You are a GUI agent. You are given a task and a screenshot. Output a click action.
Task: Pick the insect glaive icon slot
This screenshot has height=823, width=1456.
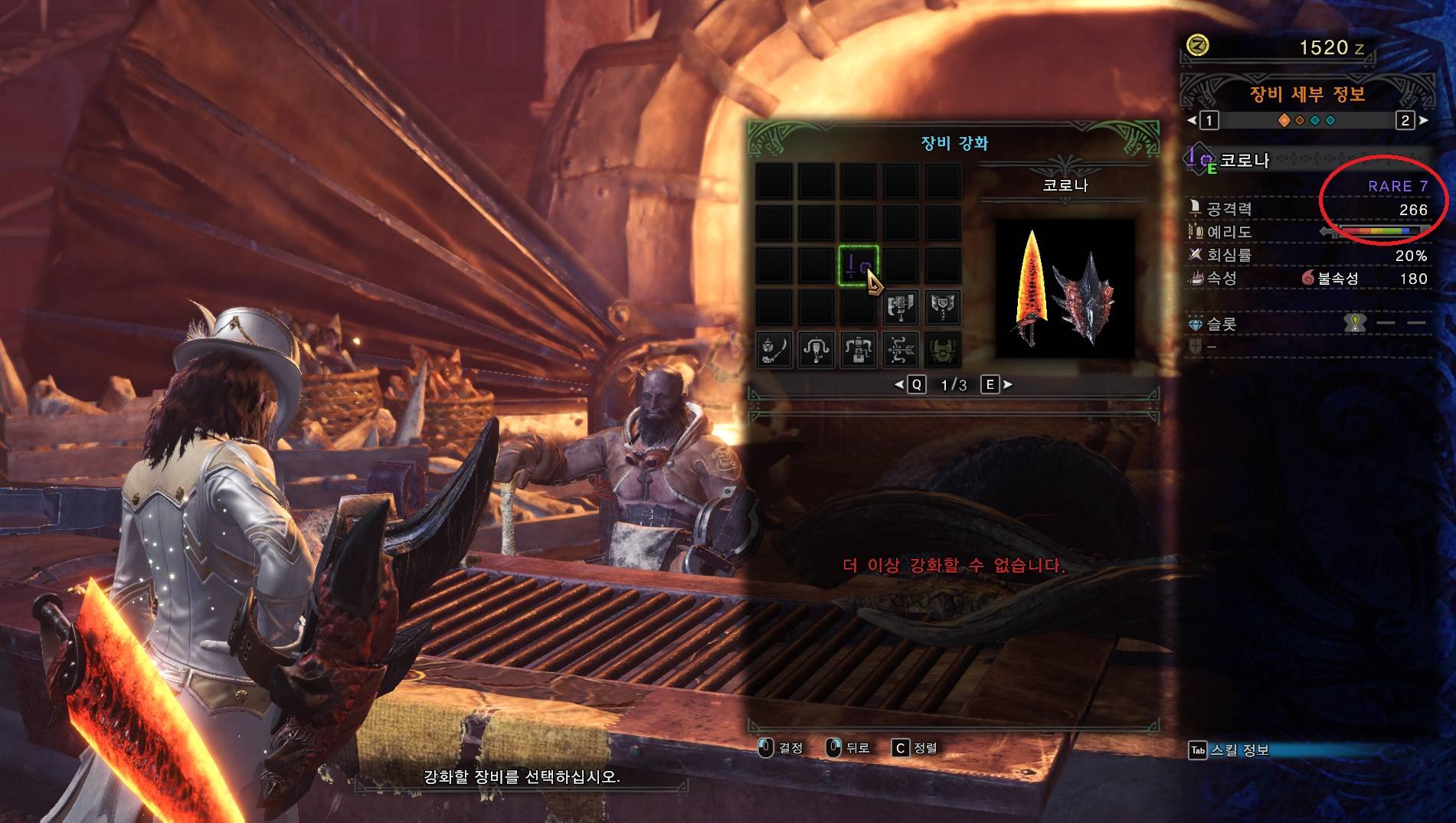pos(774,350)
